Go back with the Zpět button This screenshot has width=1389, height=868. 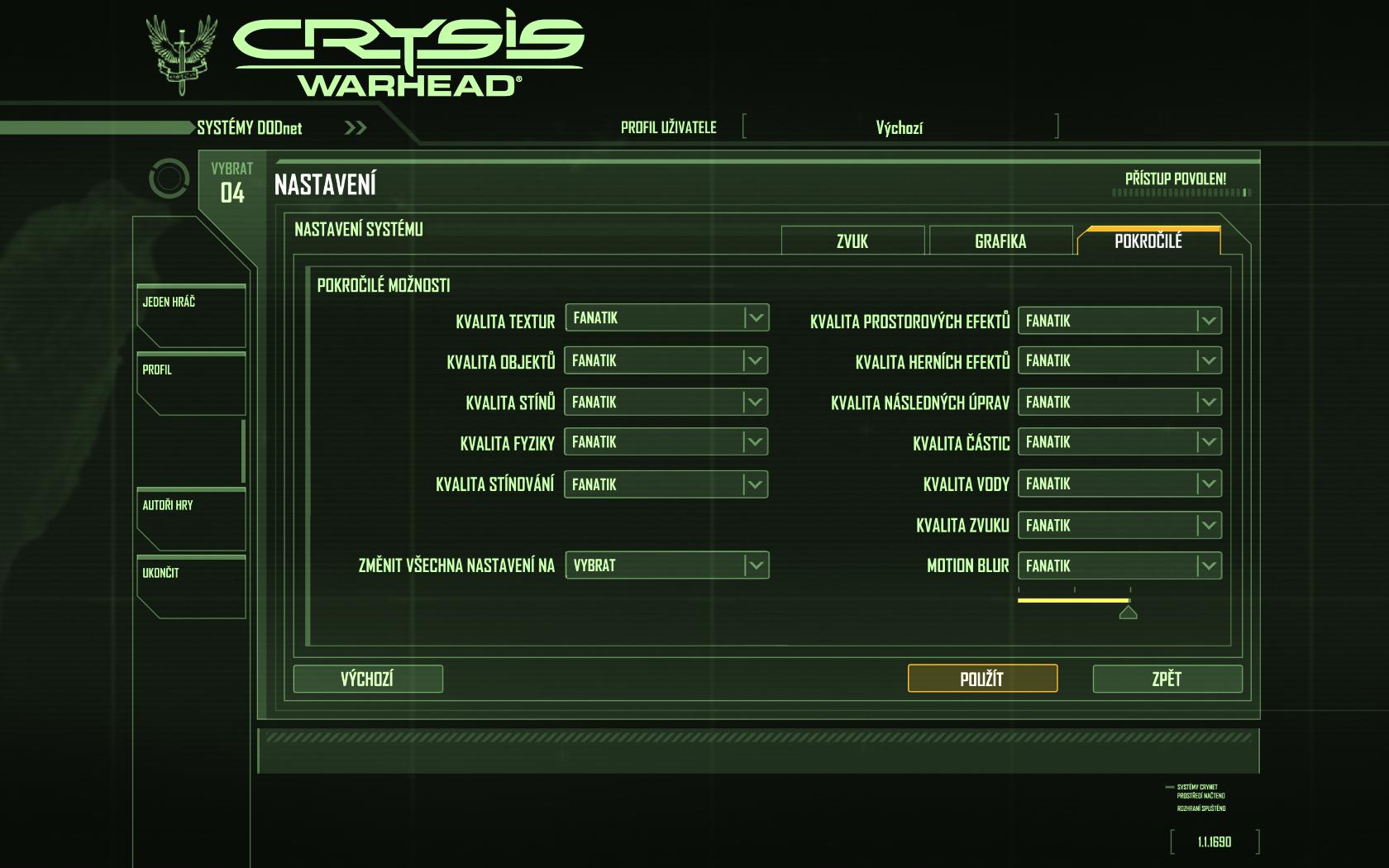[x=1167, y=679]
